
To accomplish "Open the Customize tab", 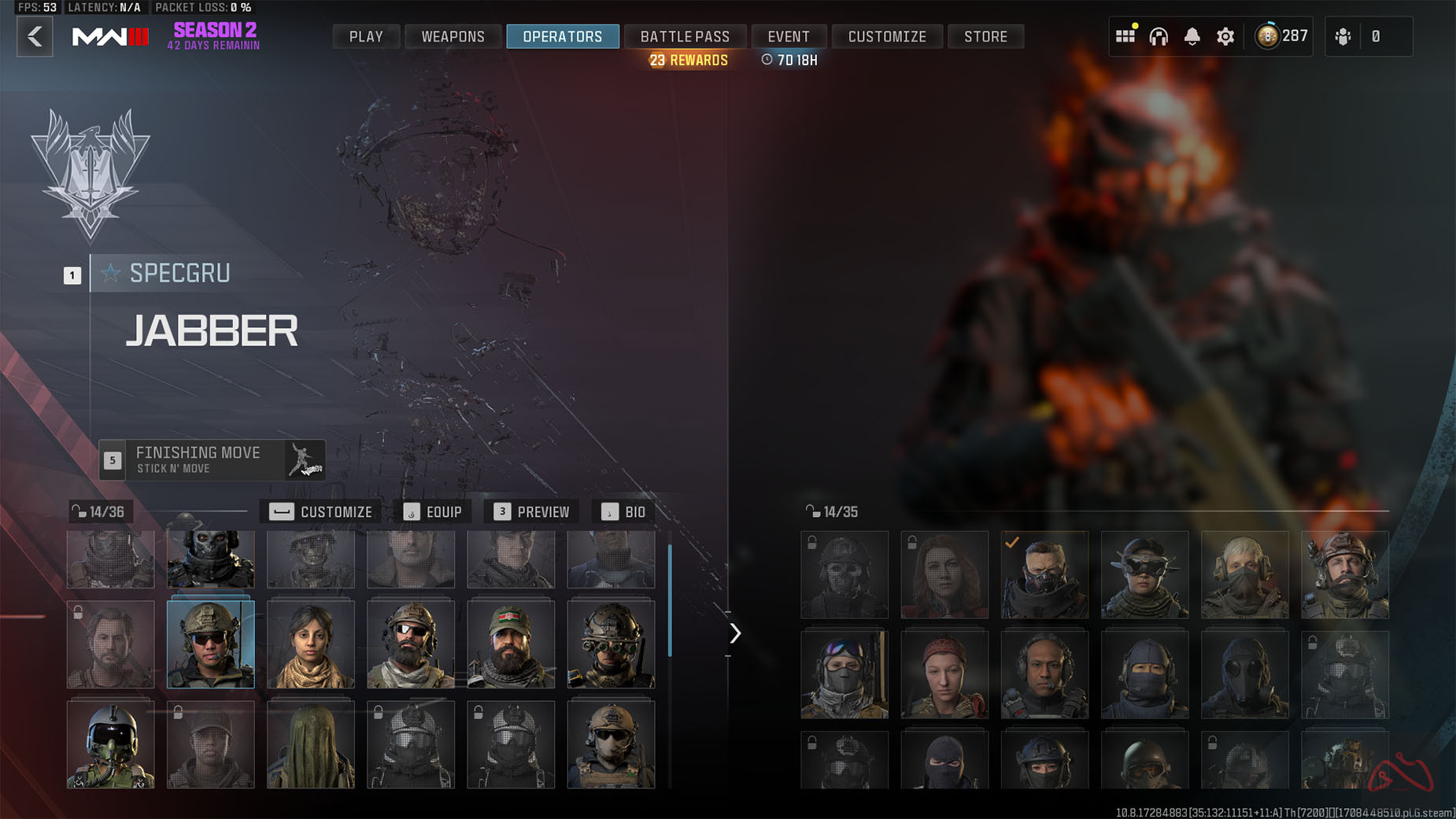I will pos(887,36).
